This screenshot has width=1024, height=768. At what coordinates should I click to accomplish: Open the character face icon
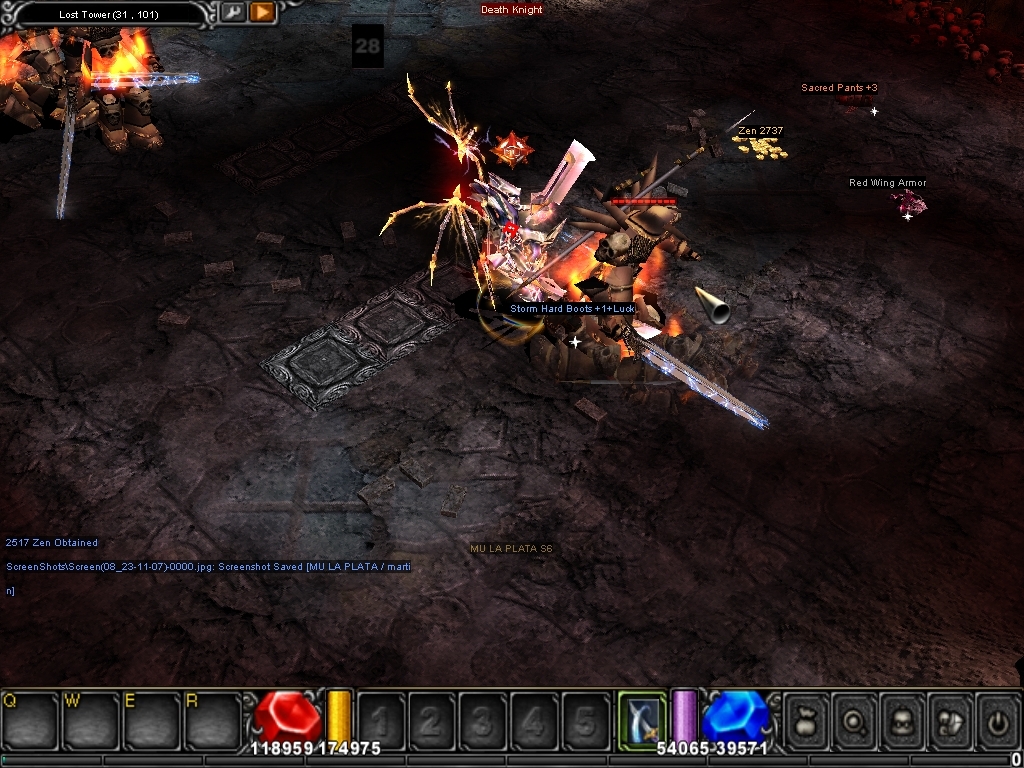902,719
